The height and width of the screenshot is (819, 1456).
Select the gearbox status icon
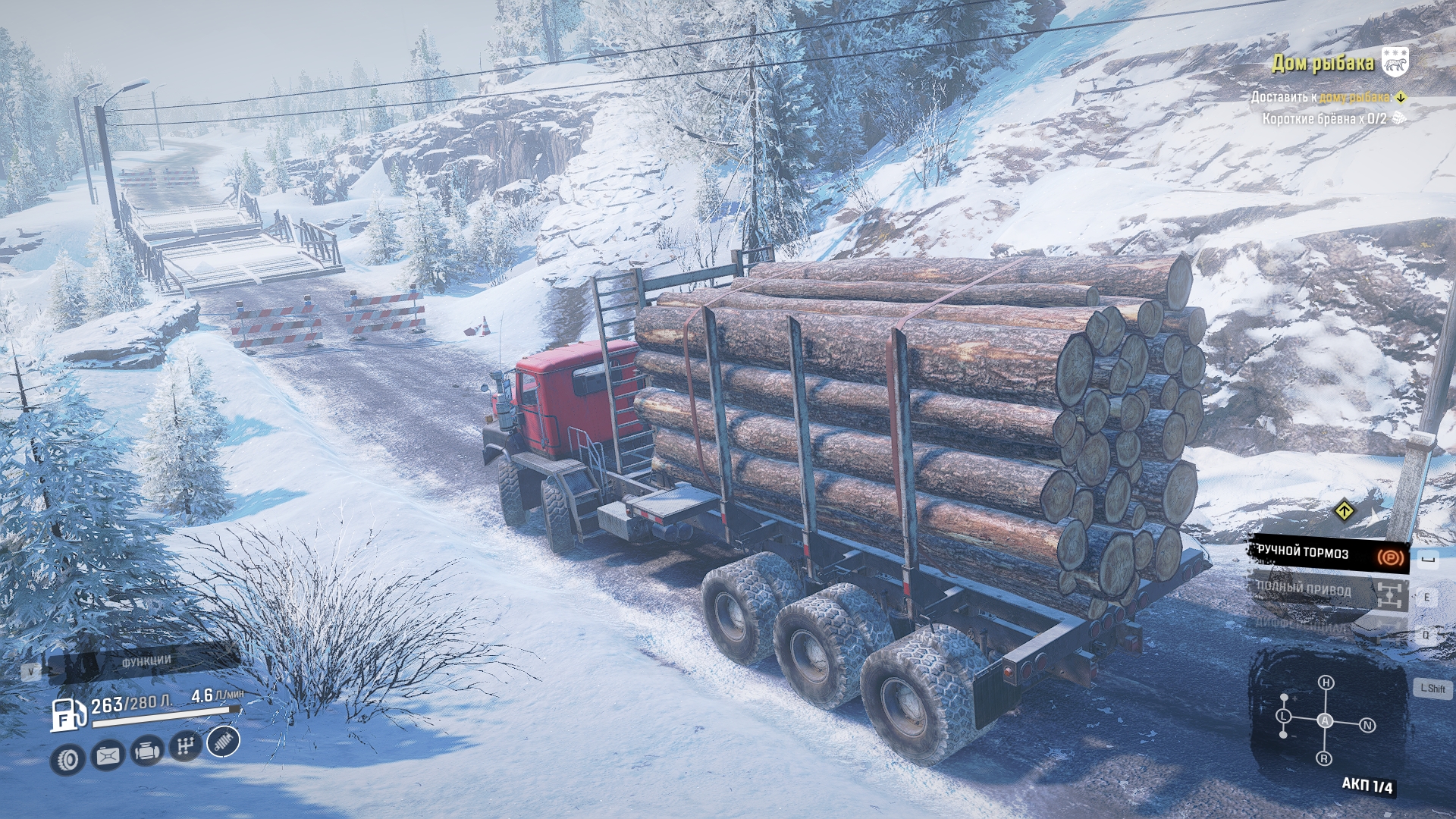pos(185,747)
